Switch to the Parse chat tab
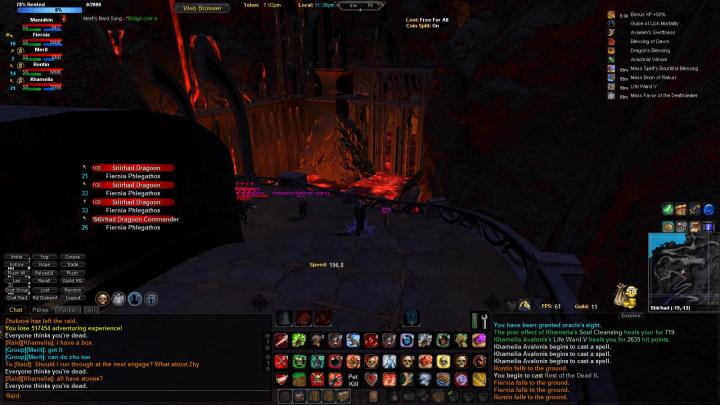Screen dimensions: 720x405 41,310
